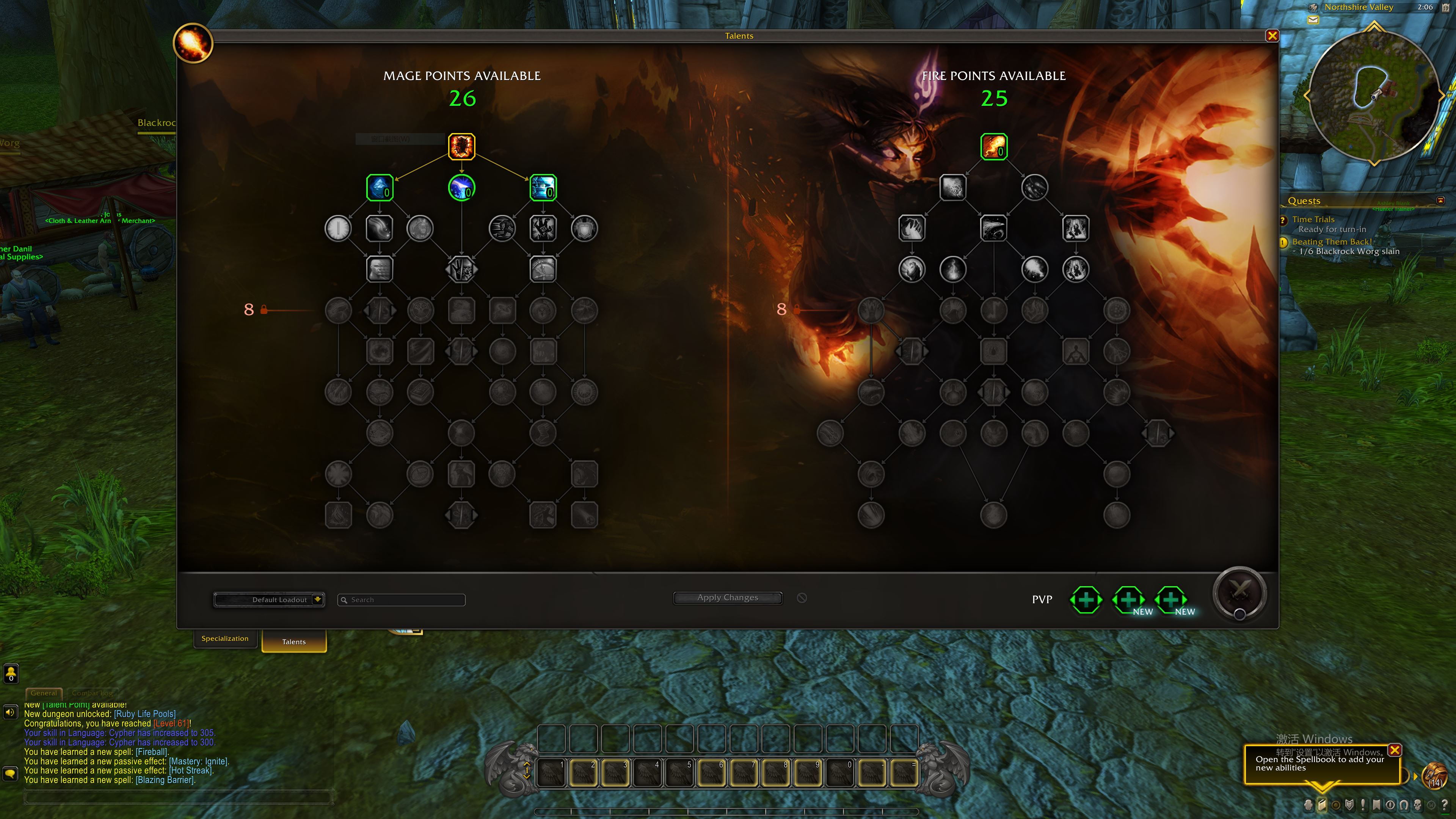Switch to the Combat Log tab

coord(92,693)
